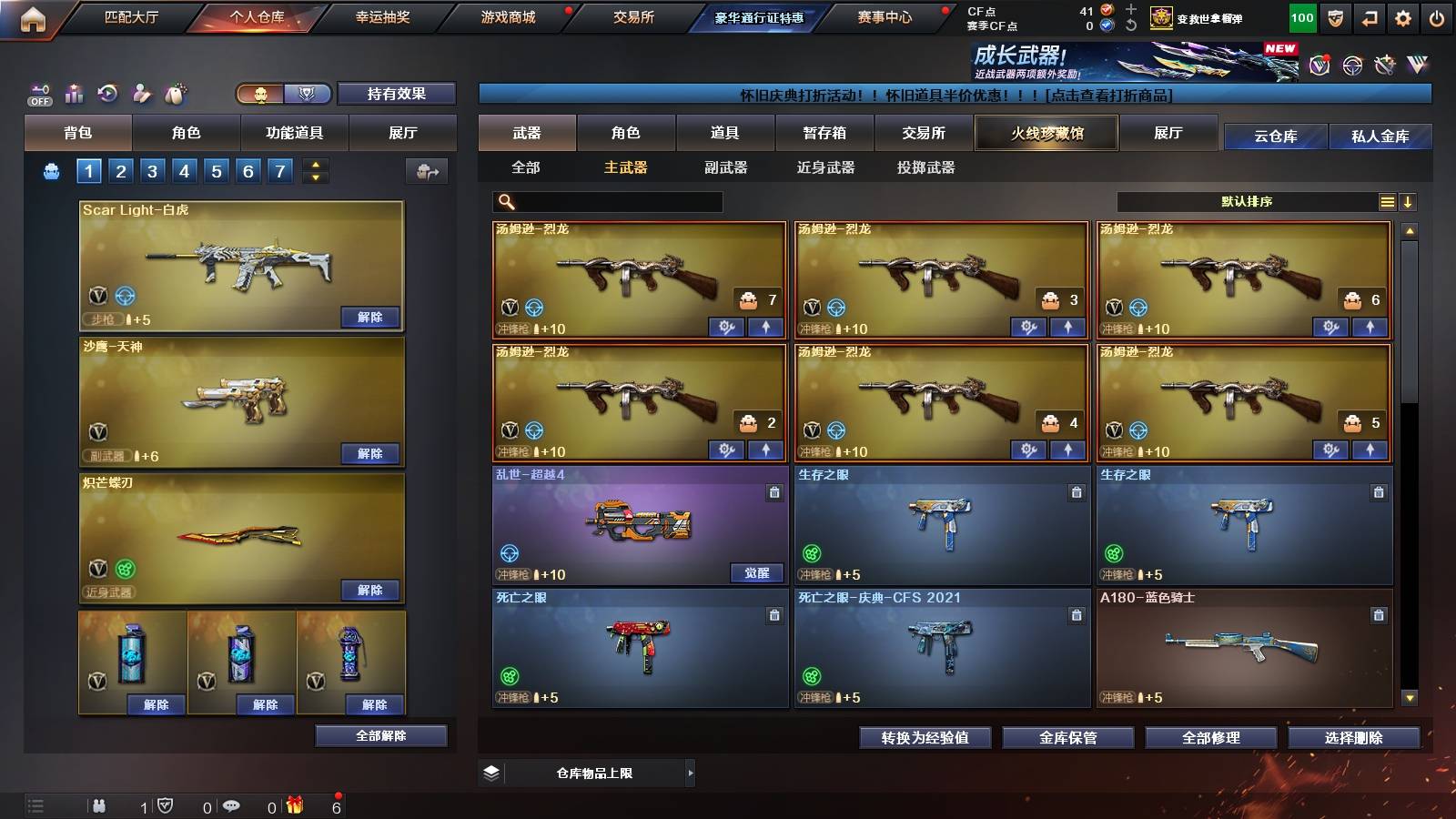Toggle the list view icon beside 默认排序
This screenshot has width=1456, height=819.
[1387, 200]
